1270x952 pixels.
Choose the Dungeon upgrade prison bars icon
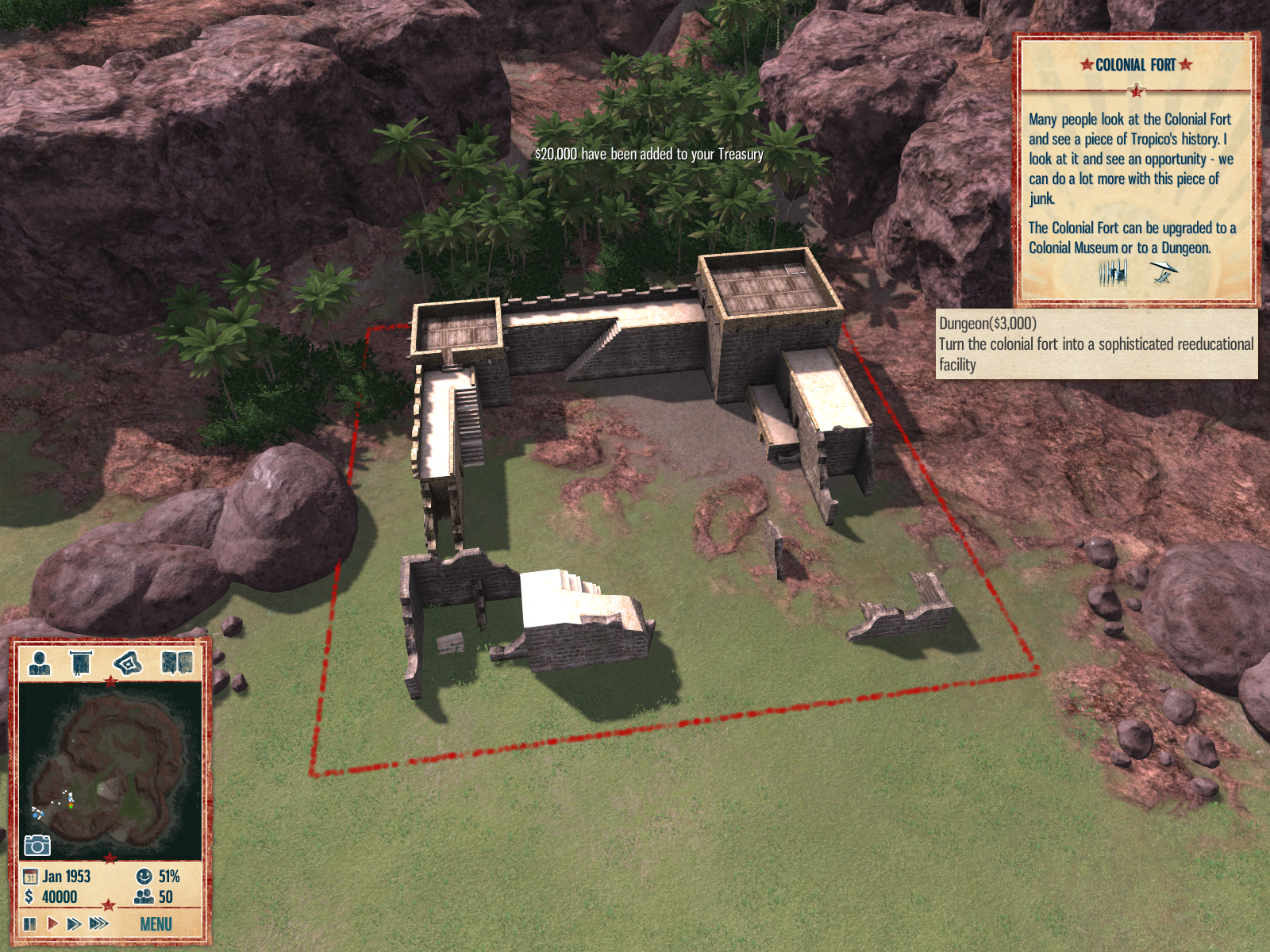click(x=1113, y=274)
